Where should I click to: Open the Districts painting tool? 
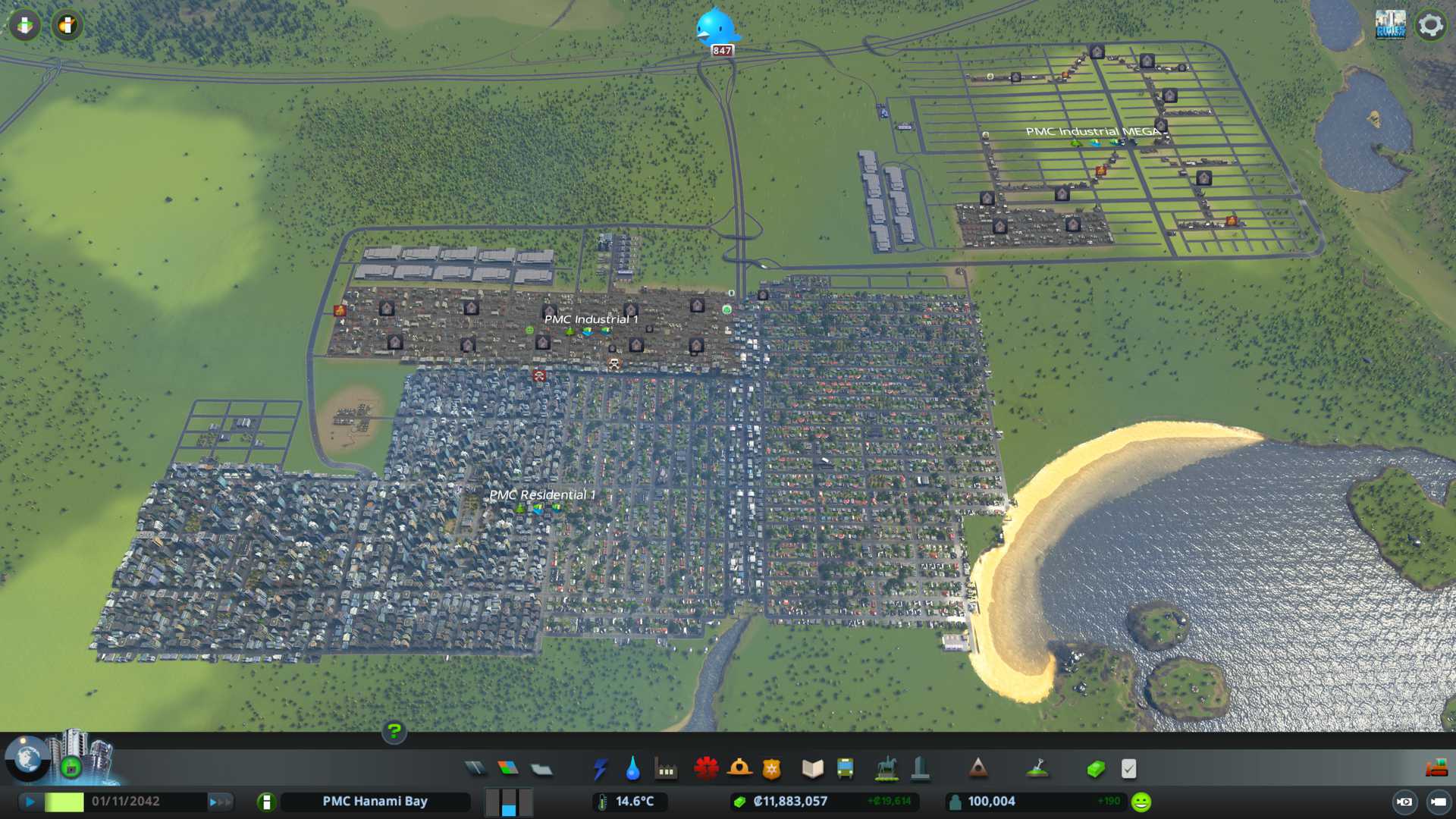click(541, 770)
